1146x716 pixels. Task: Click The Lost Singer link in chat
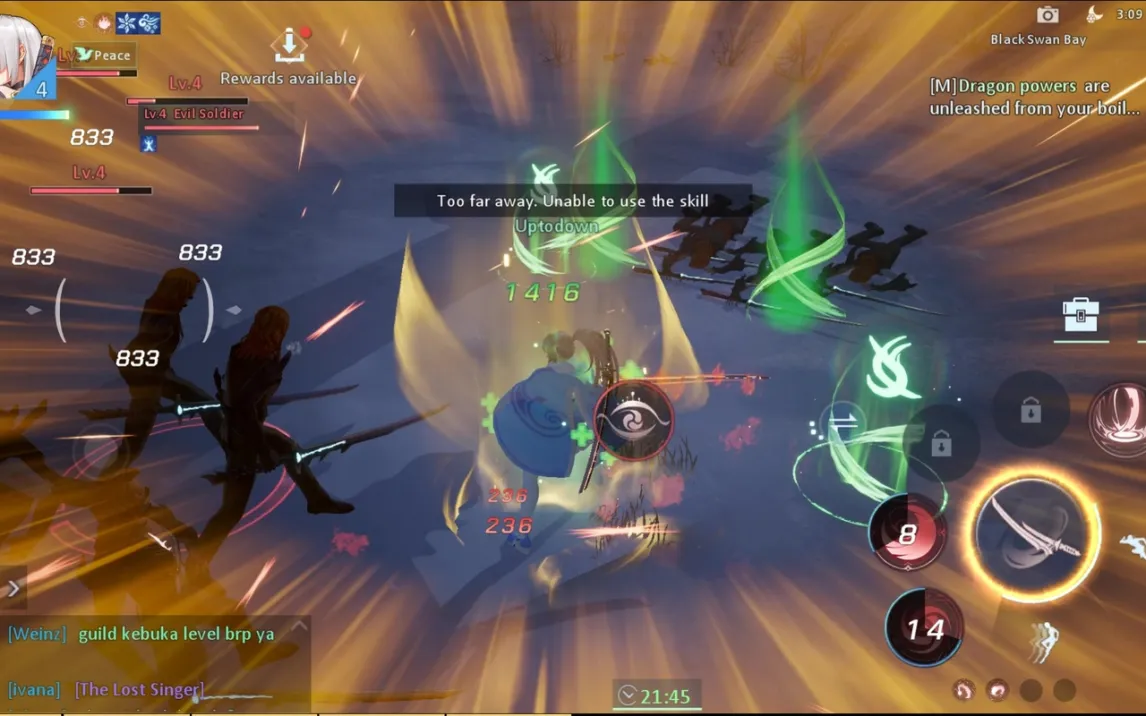click(x=139, y=689)
